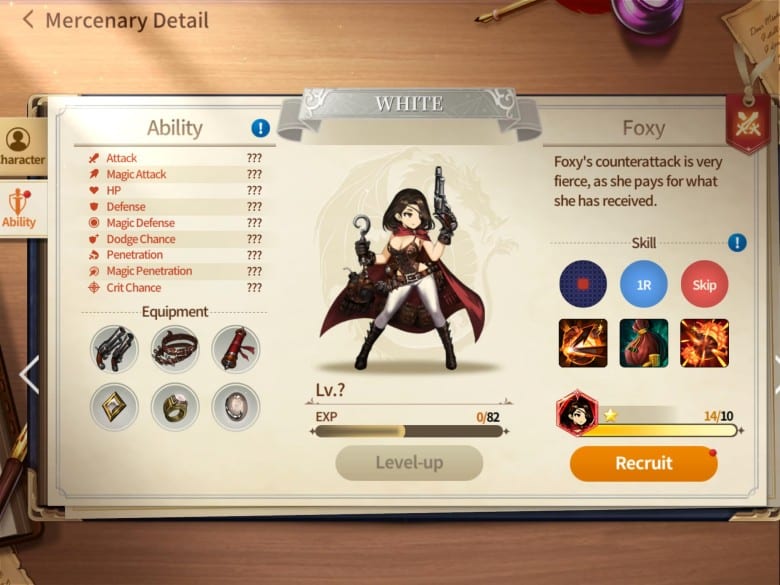This screenshot has width=780, height=585.
Task: Open the Ability tab
Action: pyautogui.click(x=19, y=208)
